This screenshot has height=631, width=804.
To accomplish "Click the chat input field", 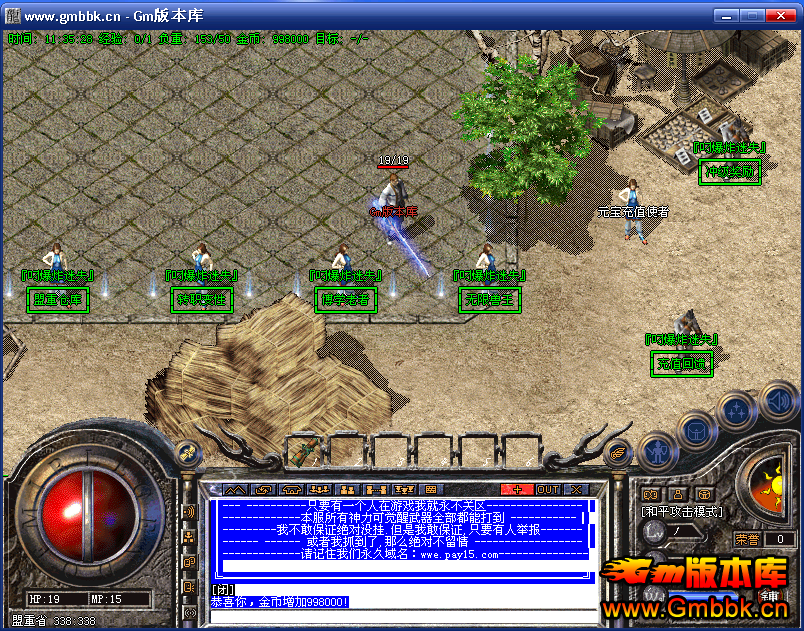I will pyautogui.click(x=400, y=590).
